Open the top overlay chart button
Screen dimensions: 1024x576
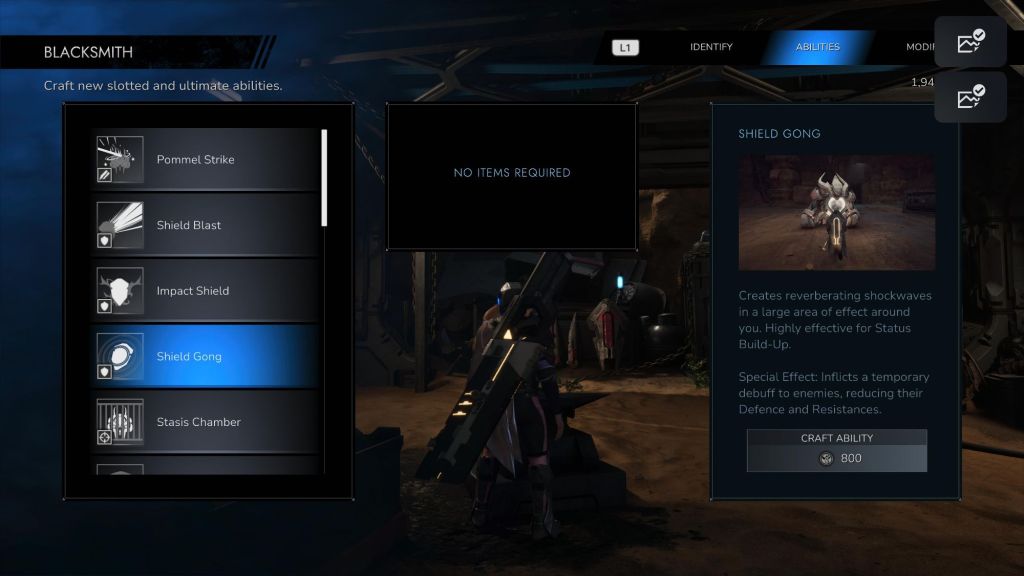(970, 42)
